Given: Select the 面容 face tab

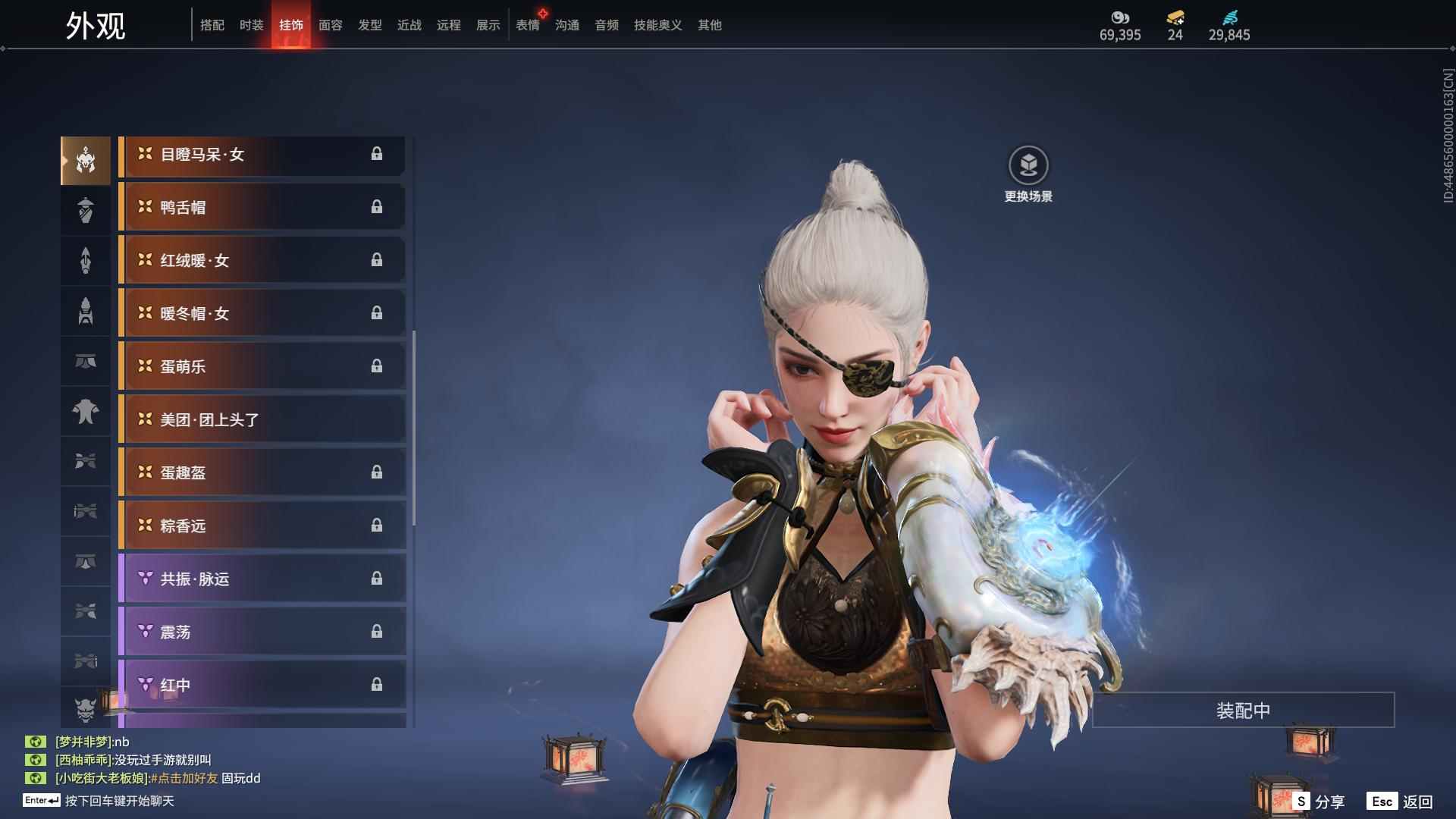Looking at the screenshot, I should [x=331, y=25].
